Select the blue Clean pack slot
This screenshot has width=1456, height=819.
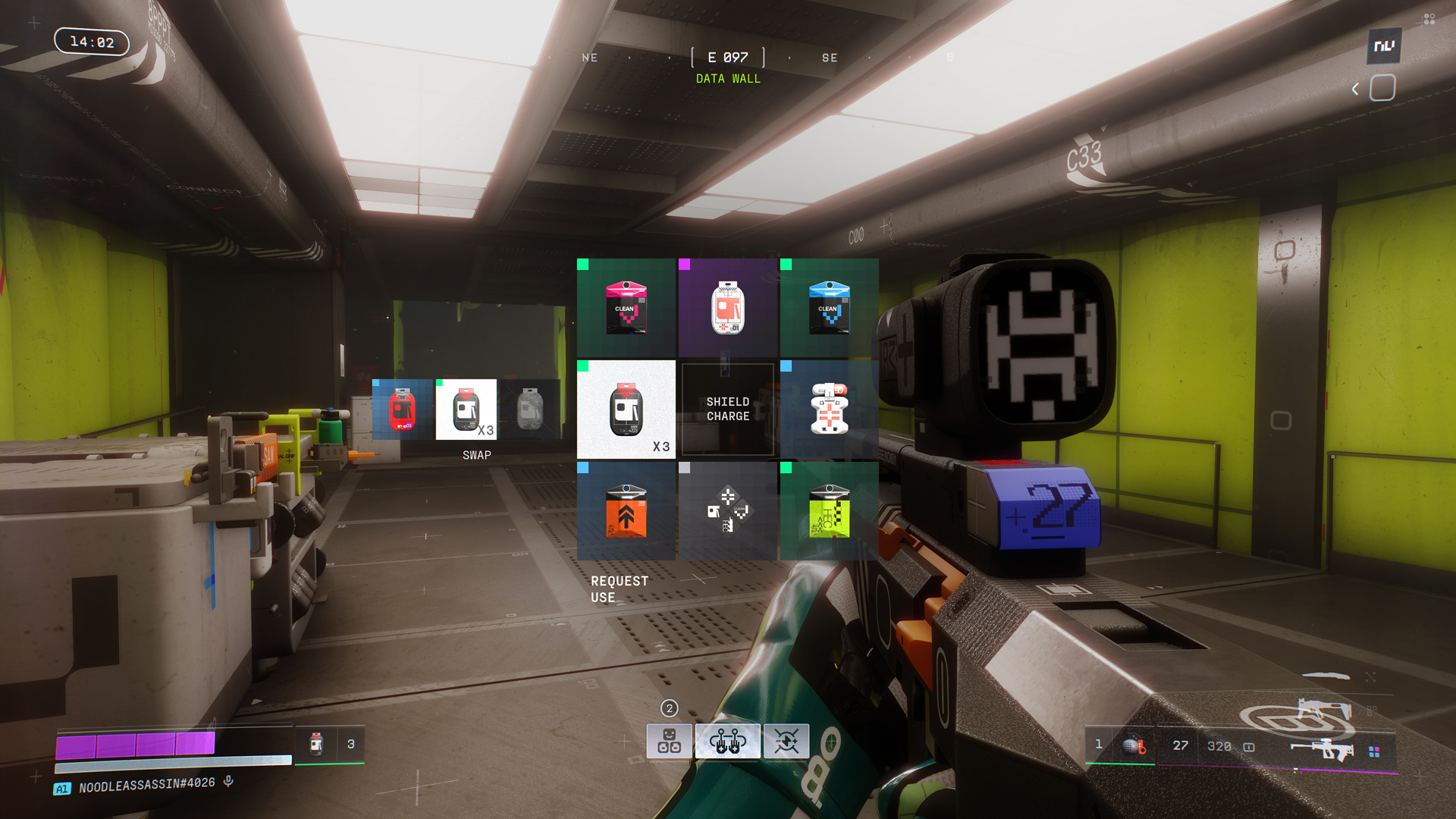coord(830,308)
